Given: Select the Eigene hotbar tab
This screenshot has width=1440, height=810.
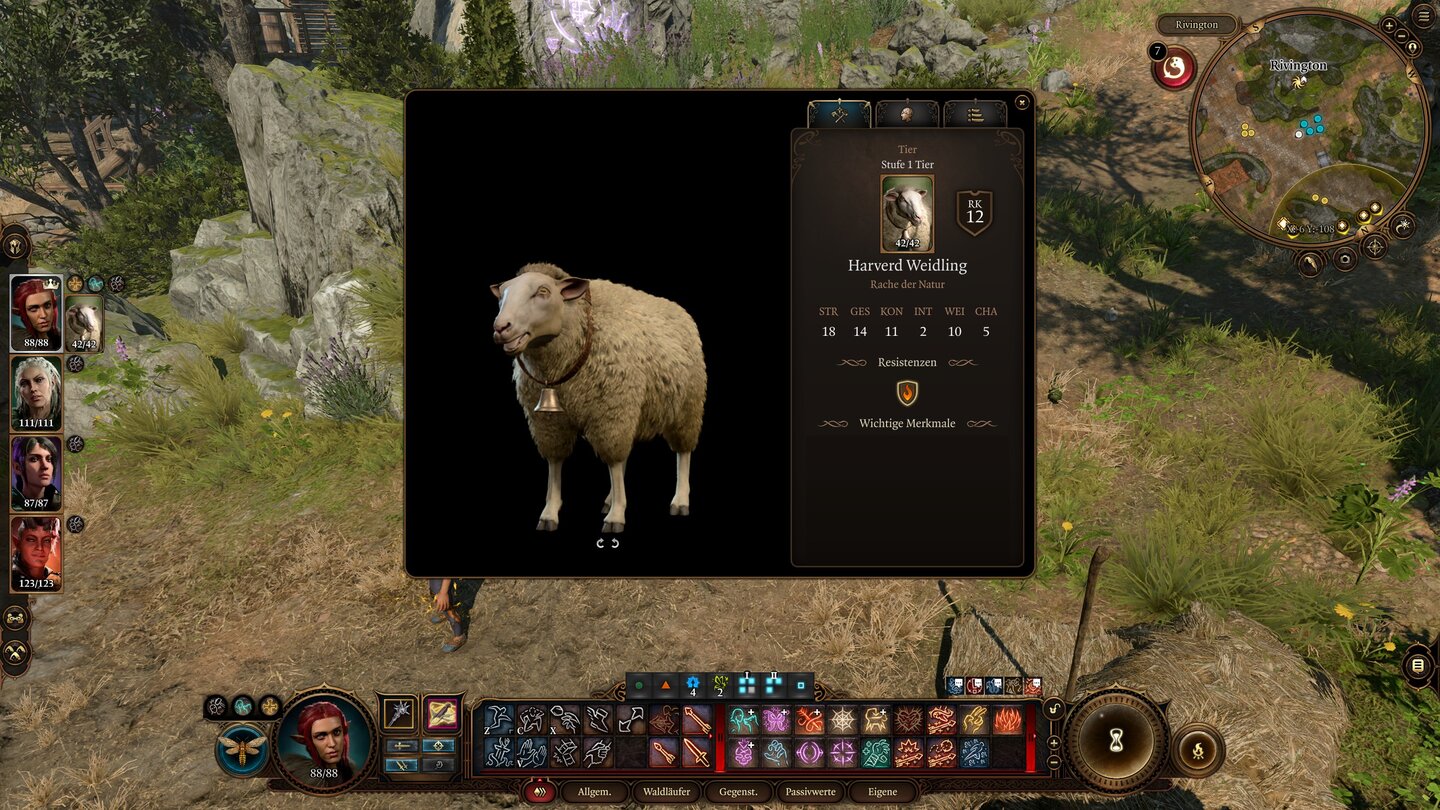Looking at the screenshot, I should point(882,792).
